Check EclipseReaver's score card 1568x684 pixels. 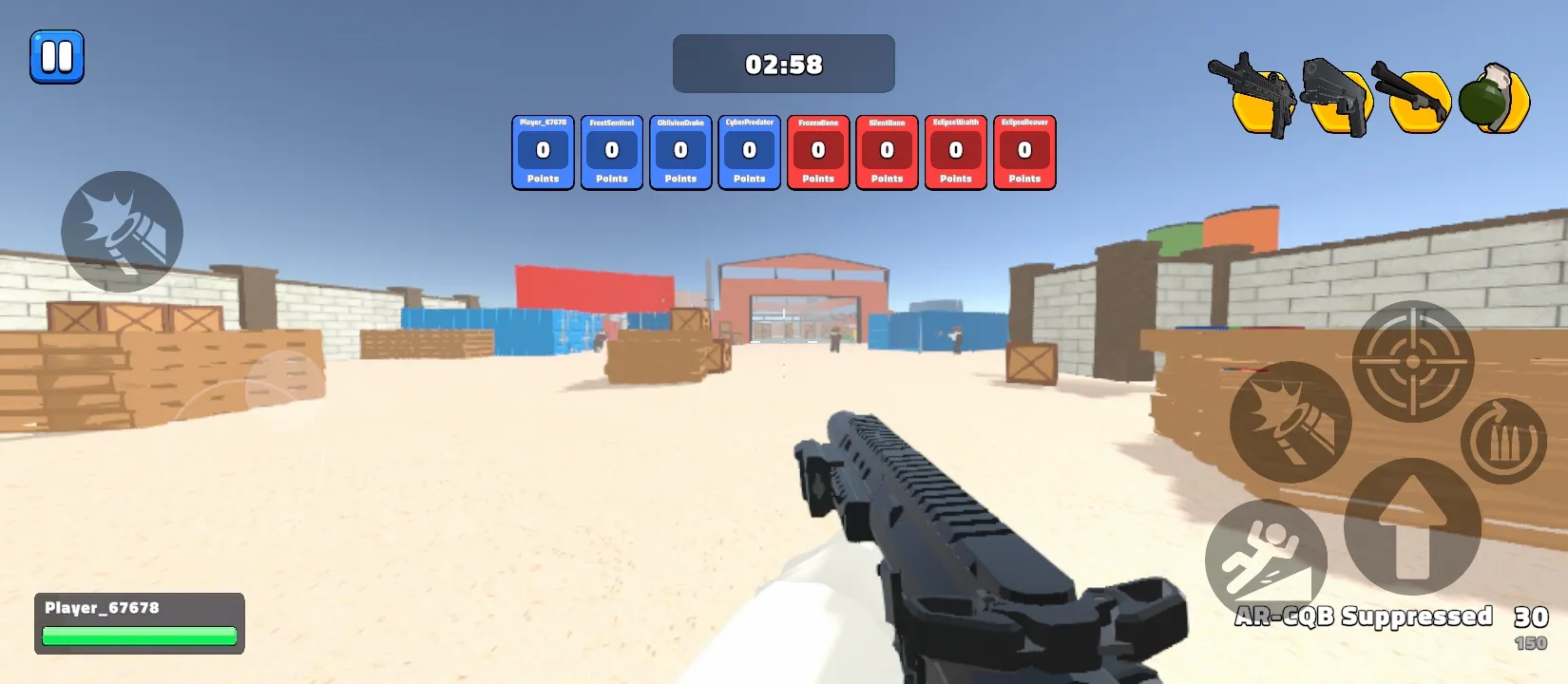(x=1024, y=152)
